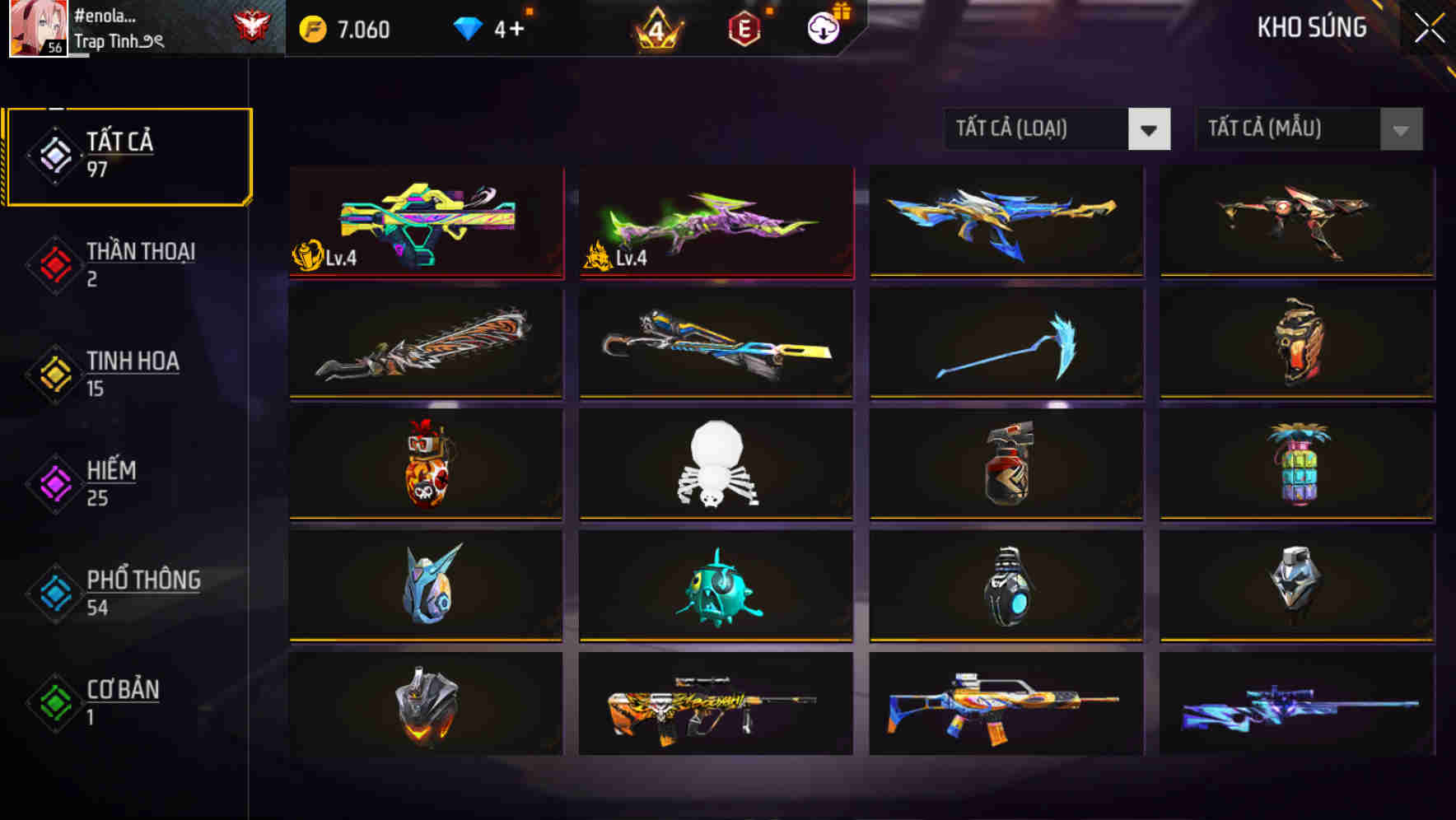Open the KHO SÚNG title header
The image size is (1456, 820).
[1310, 27]
